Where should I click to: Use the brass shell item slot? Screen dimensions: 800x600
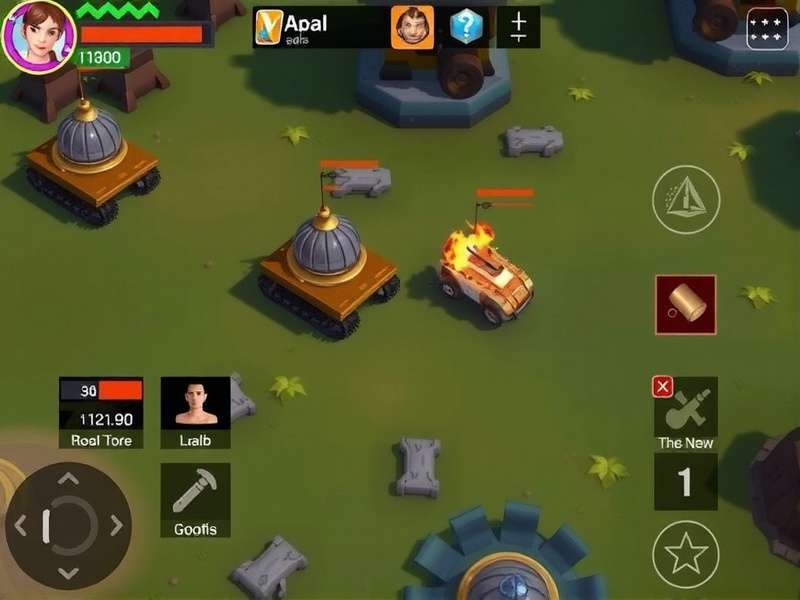(686, 305)
